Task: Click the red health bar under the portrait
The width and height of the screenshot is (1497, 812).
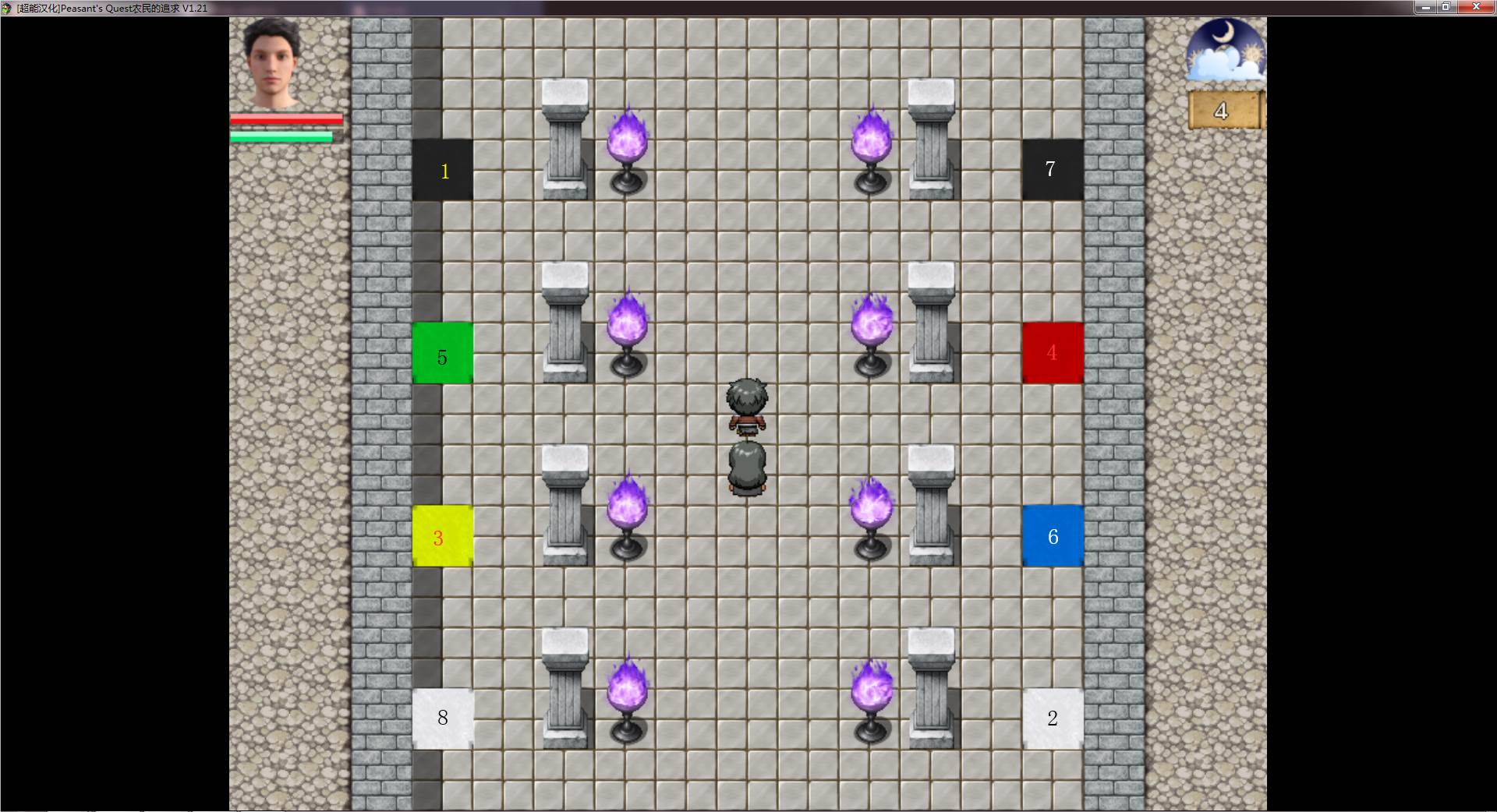Action: pos(285,118)
